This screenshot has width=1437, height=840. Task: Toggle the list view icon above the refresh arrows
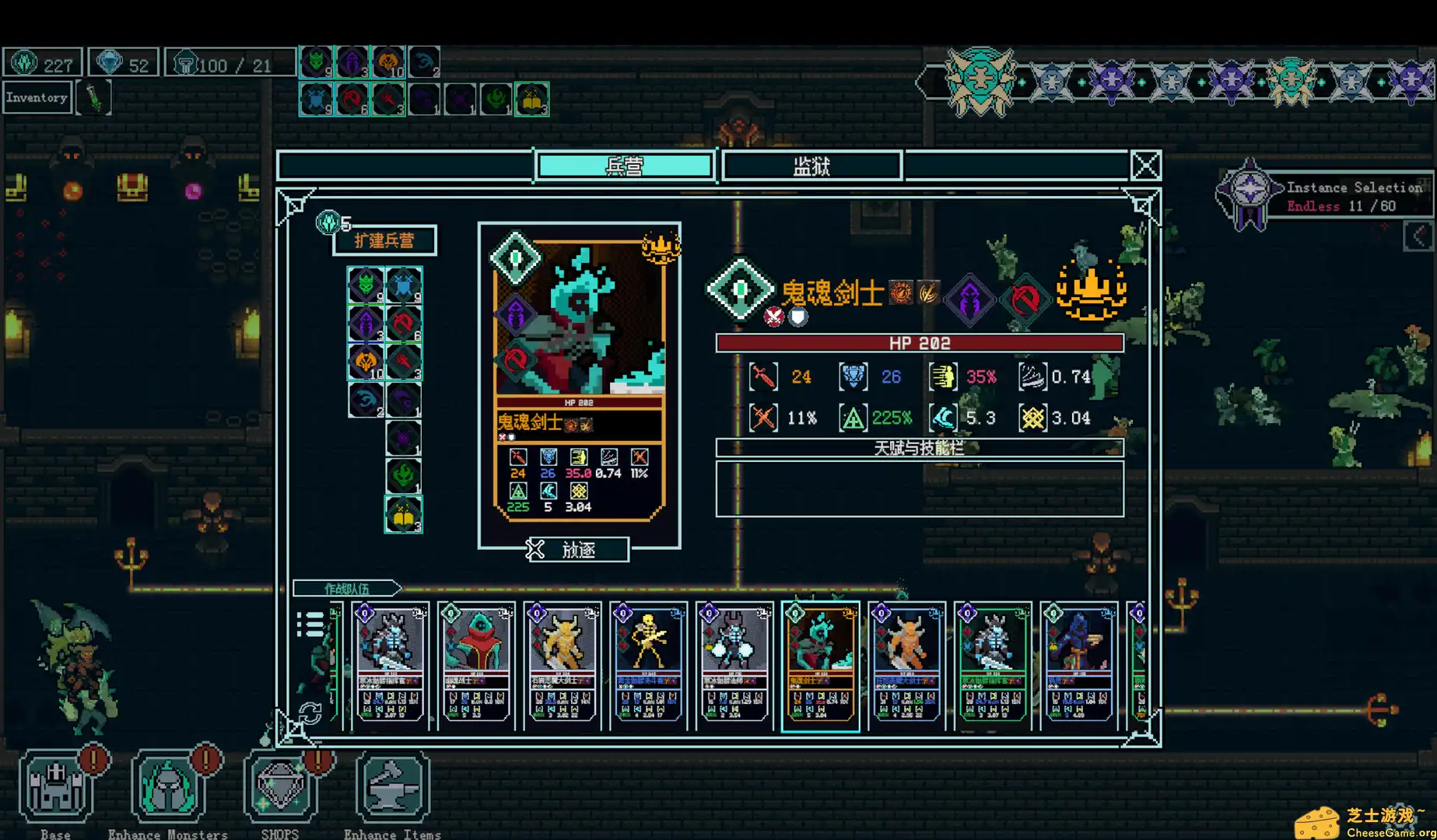pyautogui.click(x=312, y=622)
